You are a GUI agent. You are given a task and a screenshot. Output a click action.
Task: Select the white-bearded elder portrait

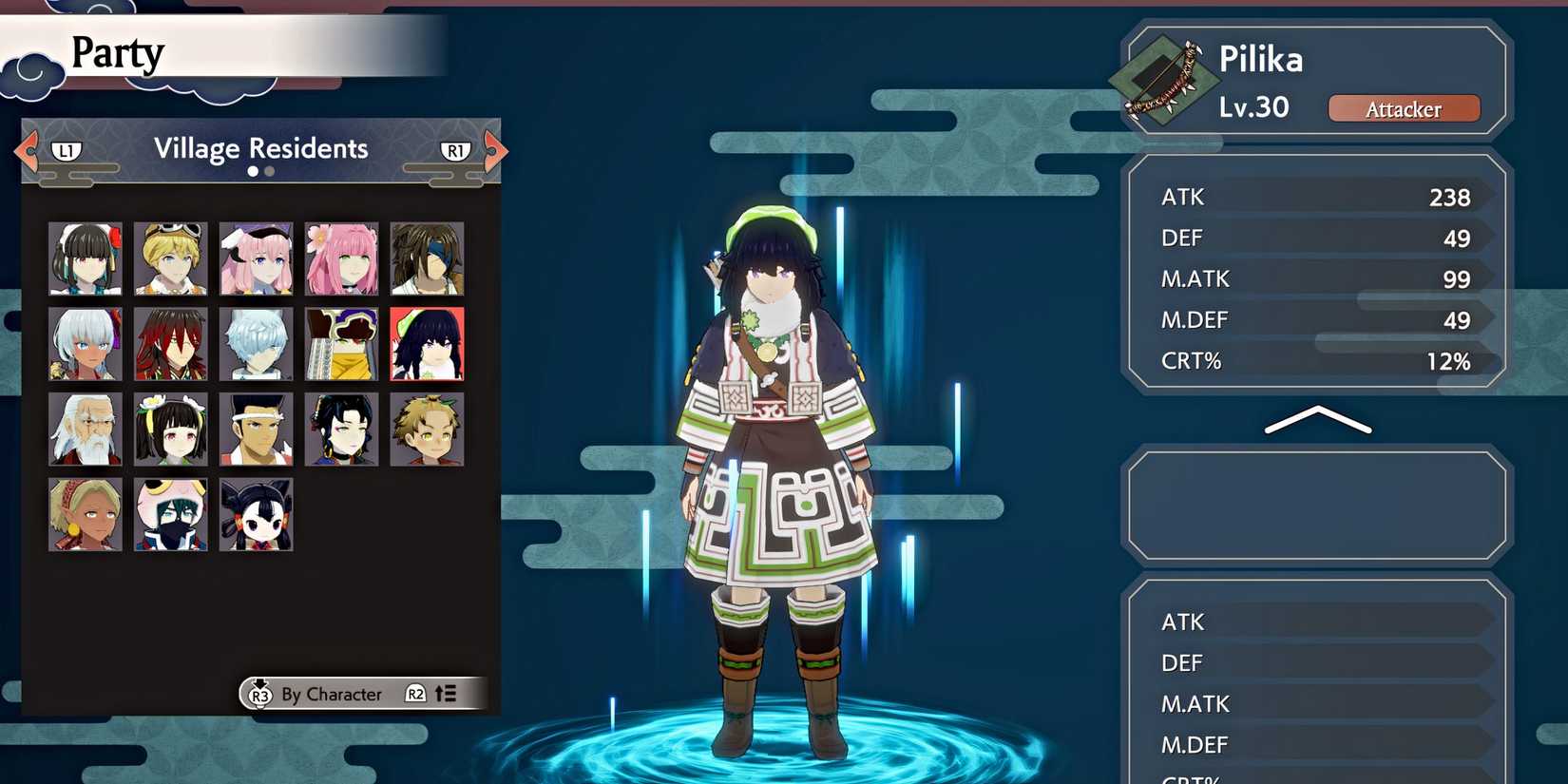pyautogui.click(x=85, y=429)
